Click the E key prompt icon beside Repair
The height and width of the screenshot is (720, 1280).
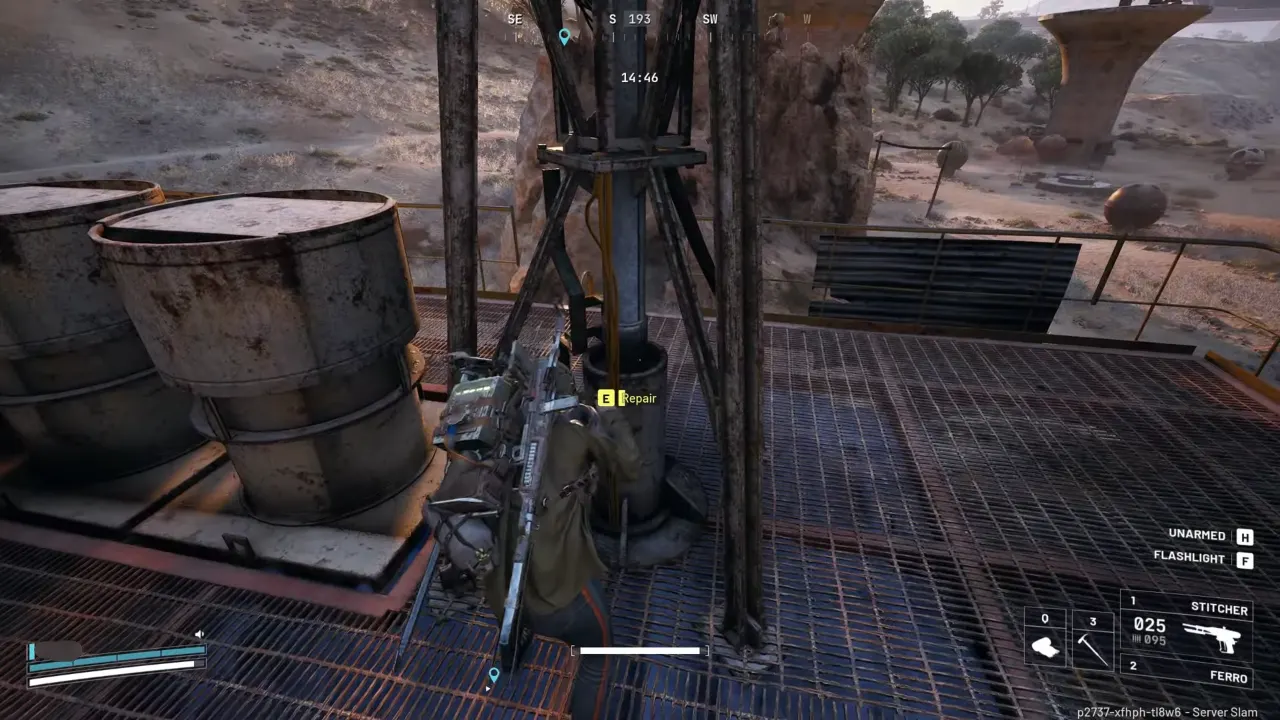pos(606,398)
